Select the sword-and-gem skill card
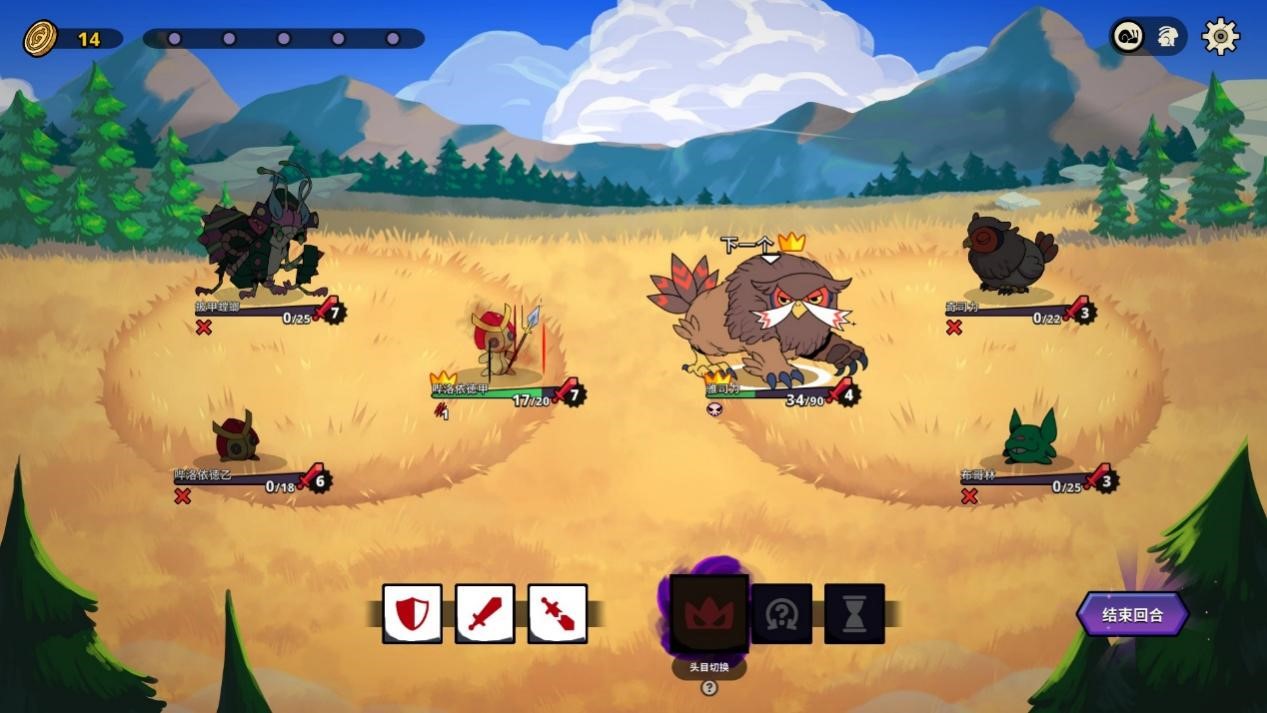Screen dimensions: 1267x713 pos(557,613)
